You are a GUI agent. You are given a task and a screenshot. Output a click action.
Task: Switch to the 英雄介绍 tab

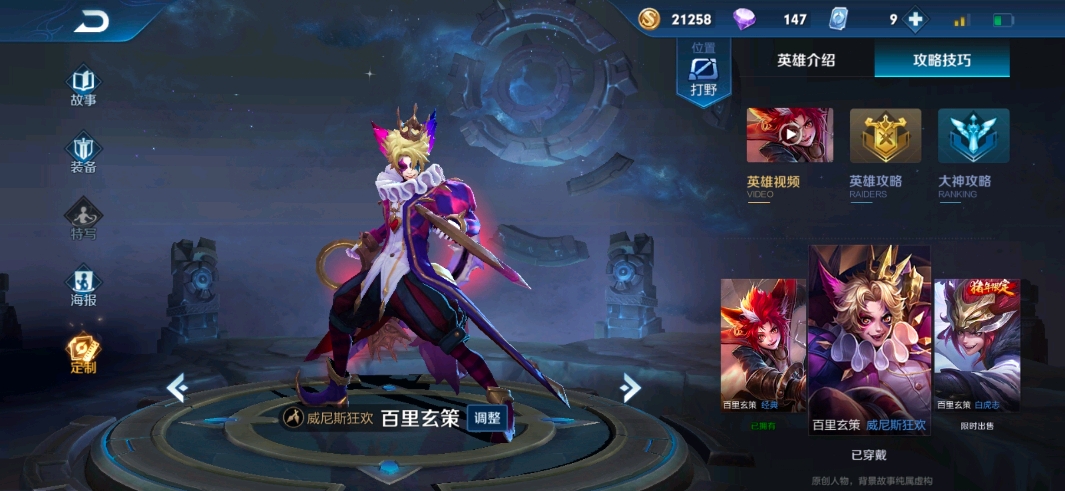[806, 60]
